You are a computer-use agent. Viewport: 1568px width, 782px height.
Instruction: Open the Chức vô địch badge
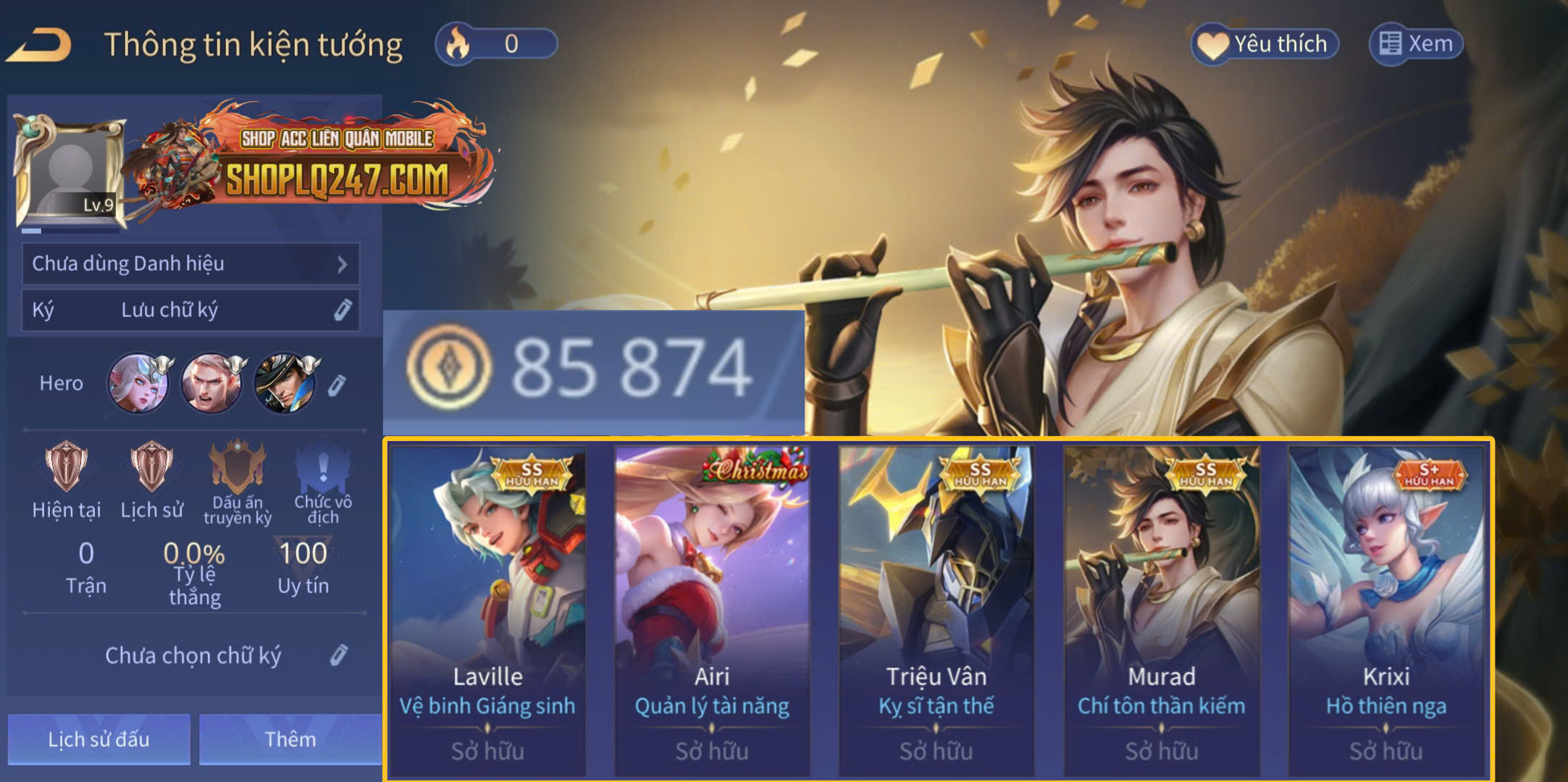click(x=323, y=467)
